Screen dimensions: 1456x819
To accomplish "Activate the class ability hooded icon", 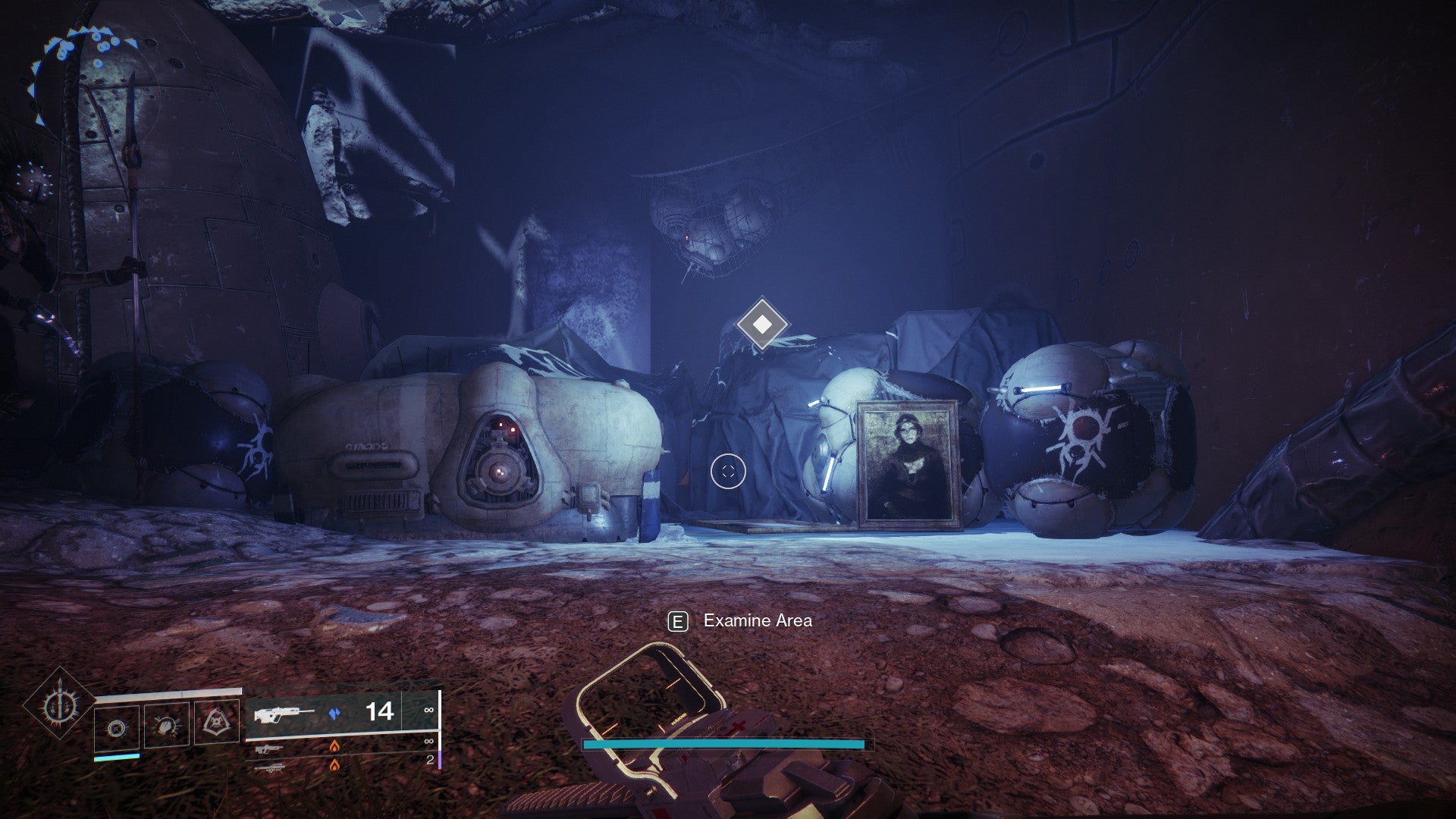I will click(x=216, y=723).
